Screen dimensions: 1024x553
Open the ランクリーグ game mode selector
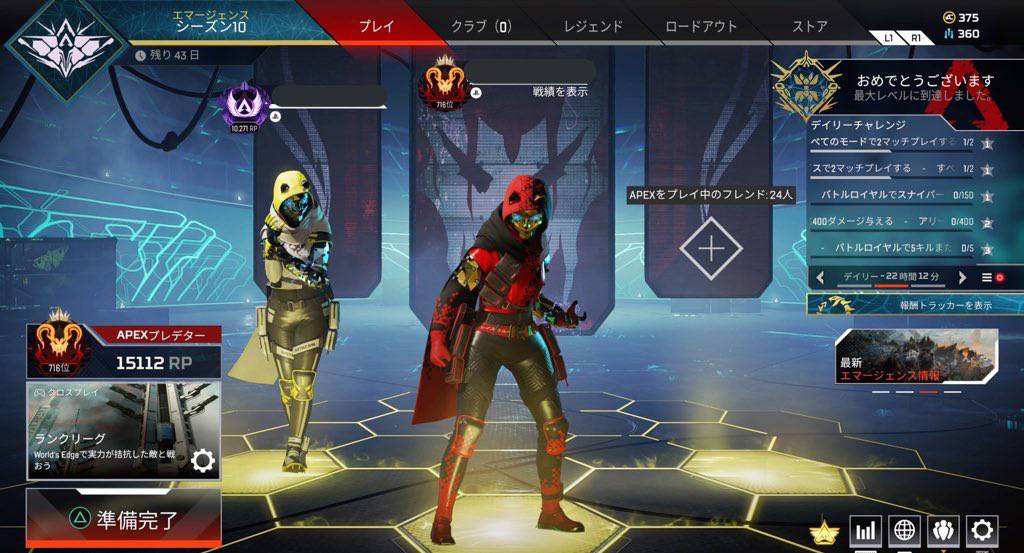pos(123,430)
